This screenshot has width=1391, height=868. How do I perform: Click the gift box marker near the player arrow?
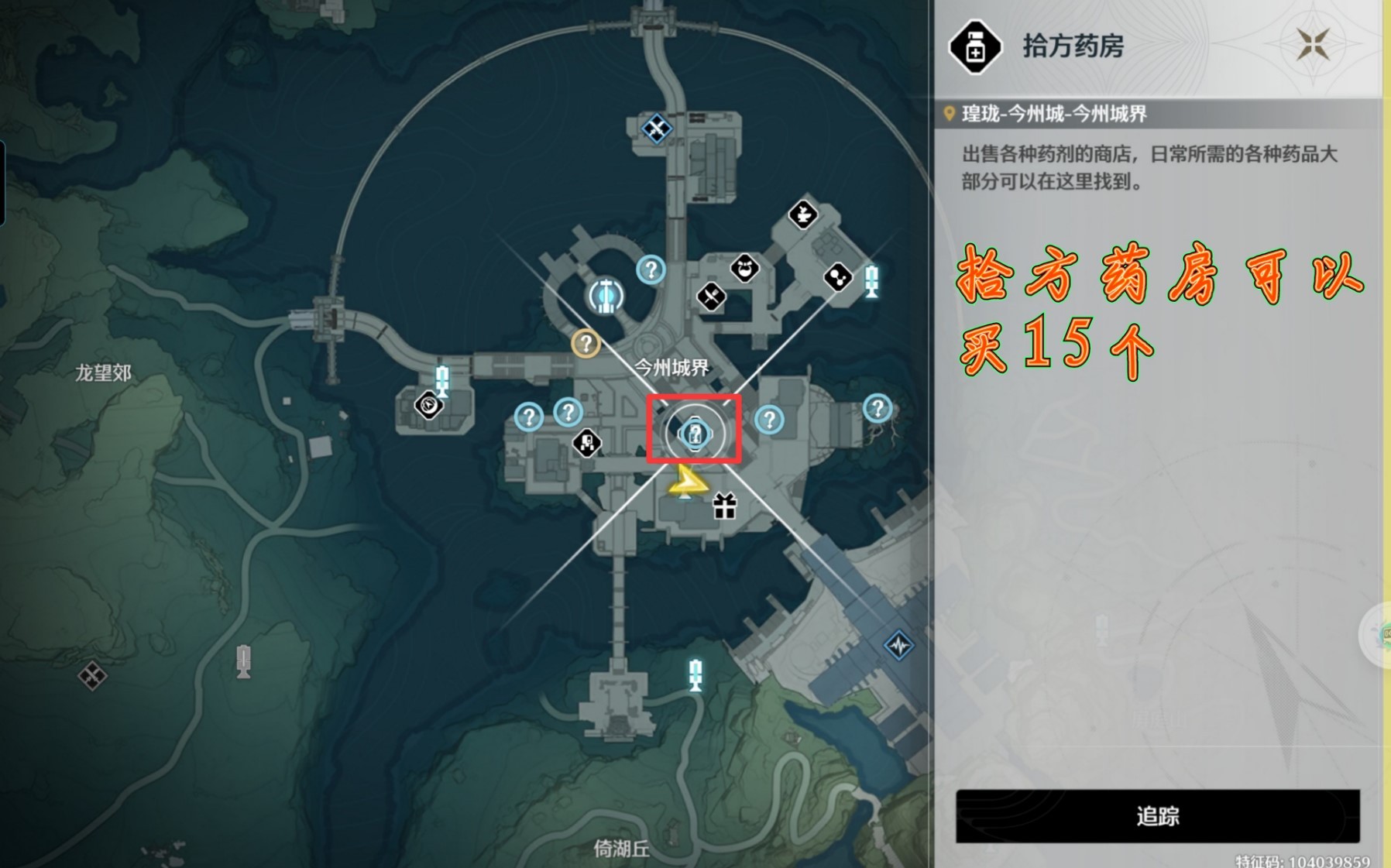click(x=723, y=507)
